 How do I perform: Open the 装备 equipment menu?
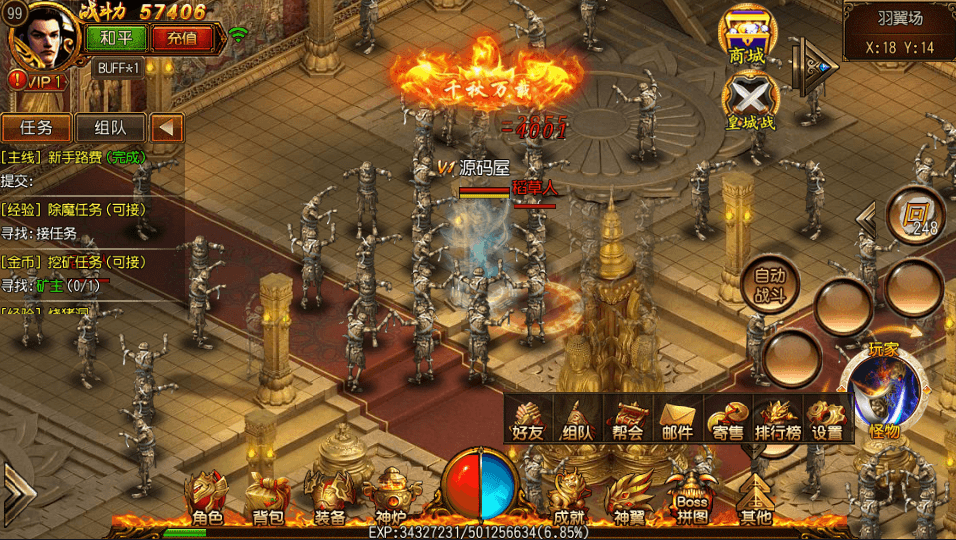[x=330, y=496]
